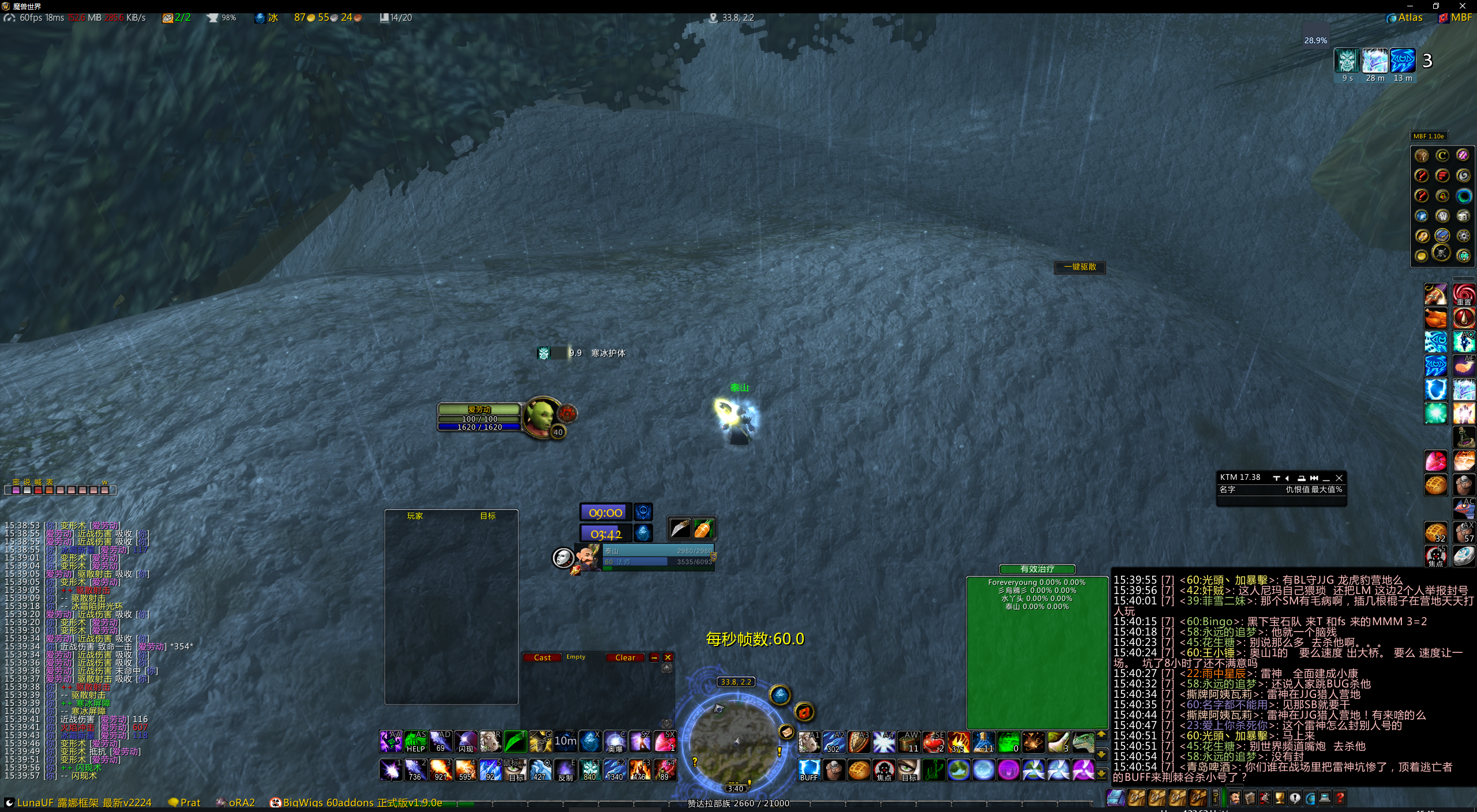Cast the 反制 Counterspell ability

pyautogui.click(x=565, y=770)
